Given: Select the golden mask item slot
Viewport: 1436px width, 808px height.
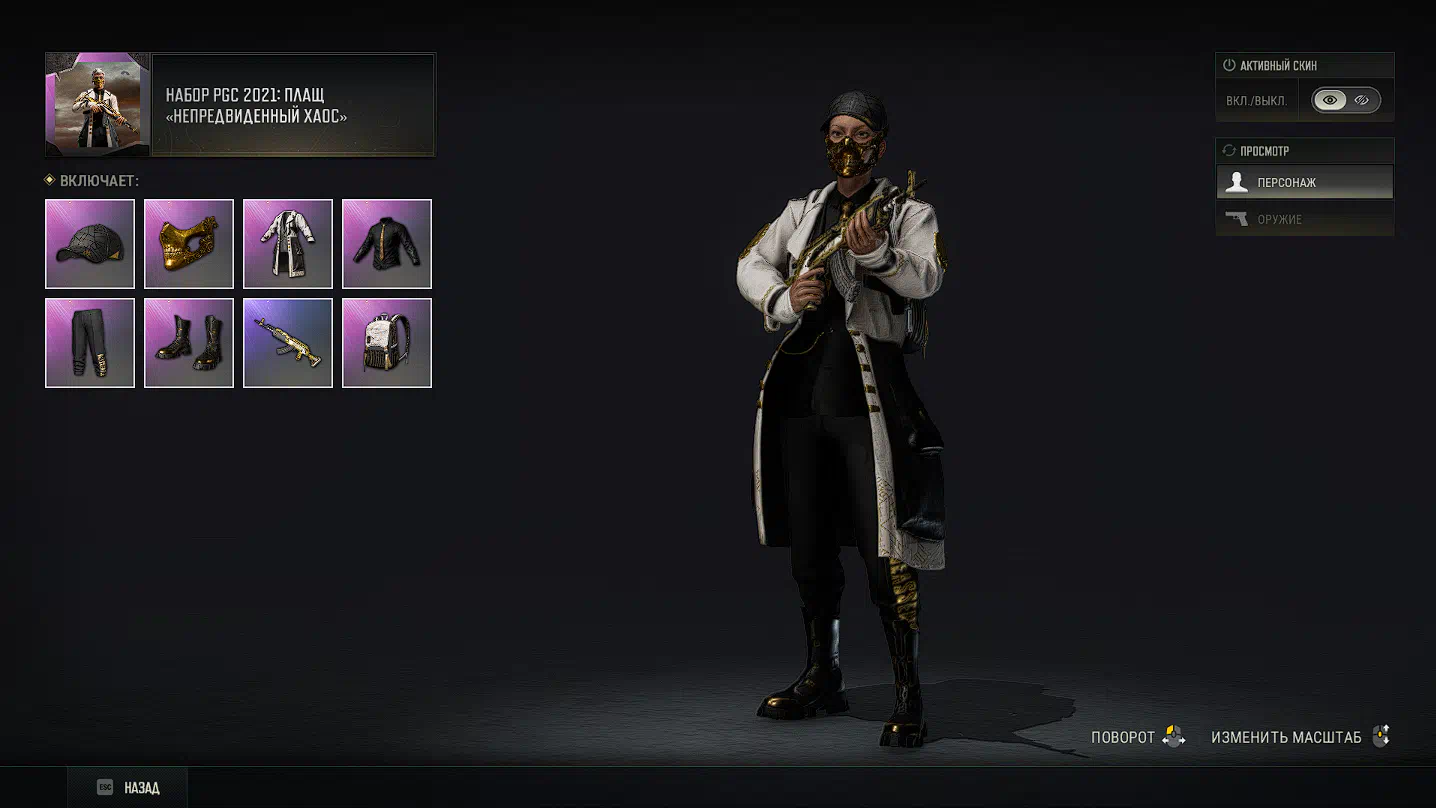Looking at the screenshot, I should pyautogui.click(x=189, y=244).
